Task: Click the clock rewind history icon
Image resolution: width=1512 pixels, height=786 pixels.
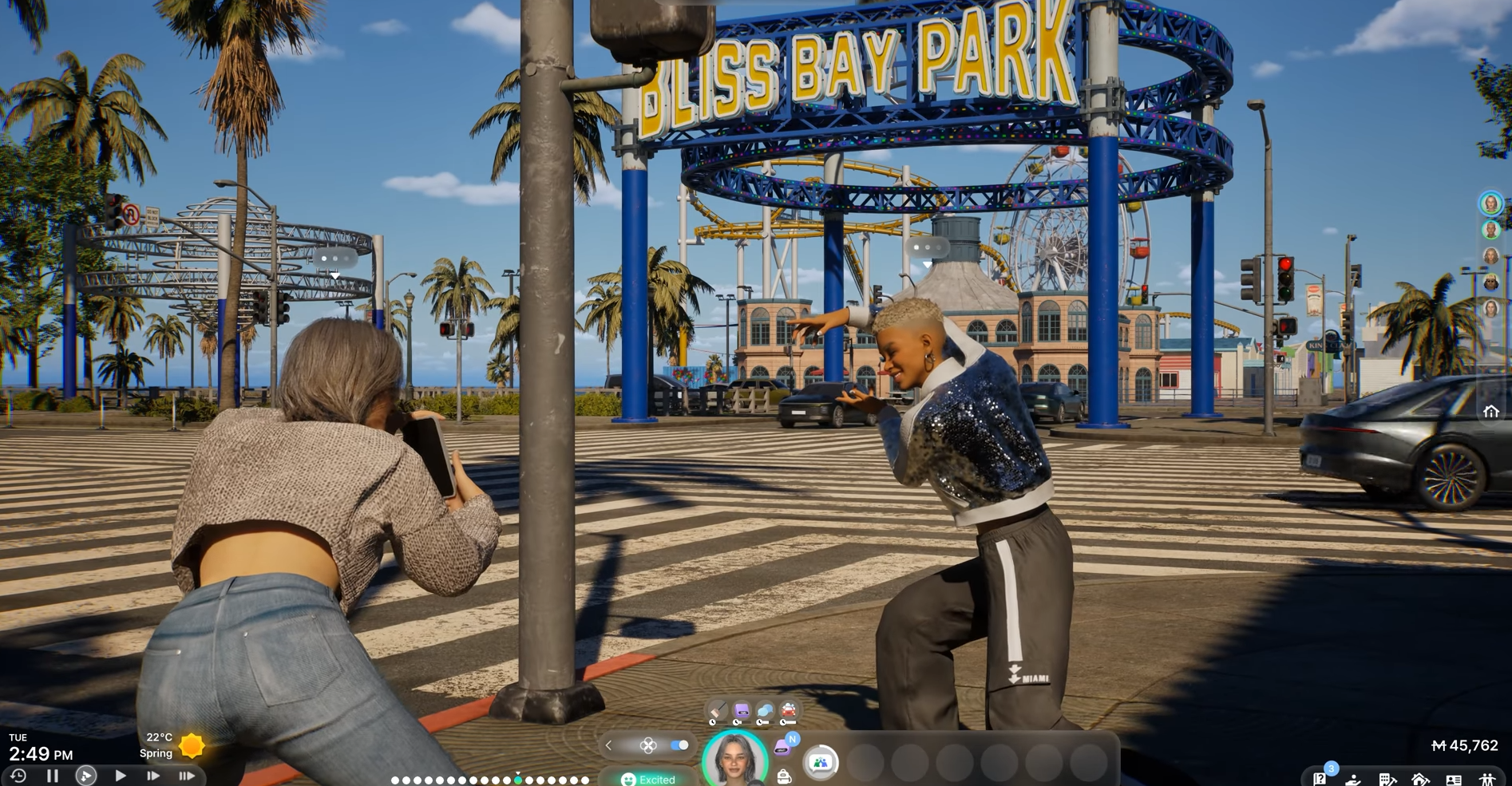Action: click(18, 776)
